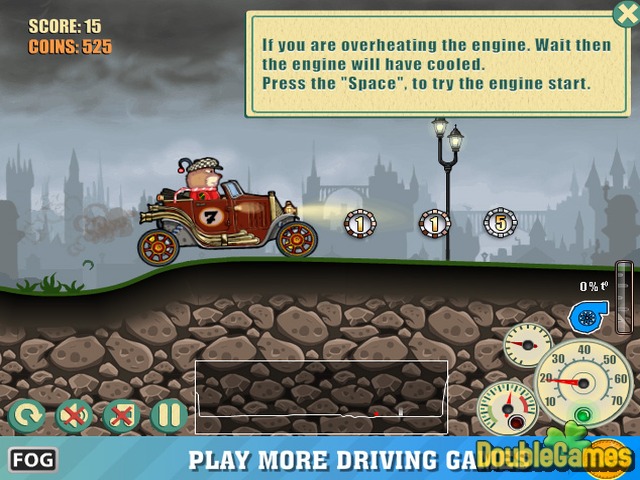Toggle music with the crossed note button
Screen dimensions: 640x480
[x=121, y=415]
